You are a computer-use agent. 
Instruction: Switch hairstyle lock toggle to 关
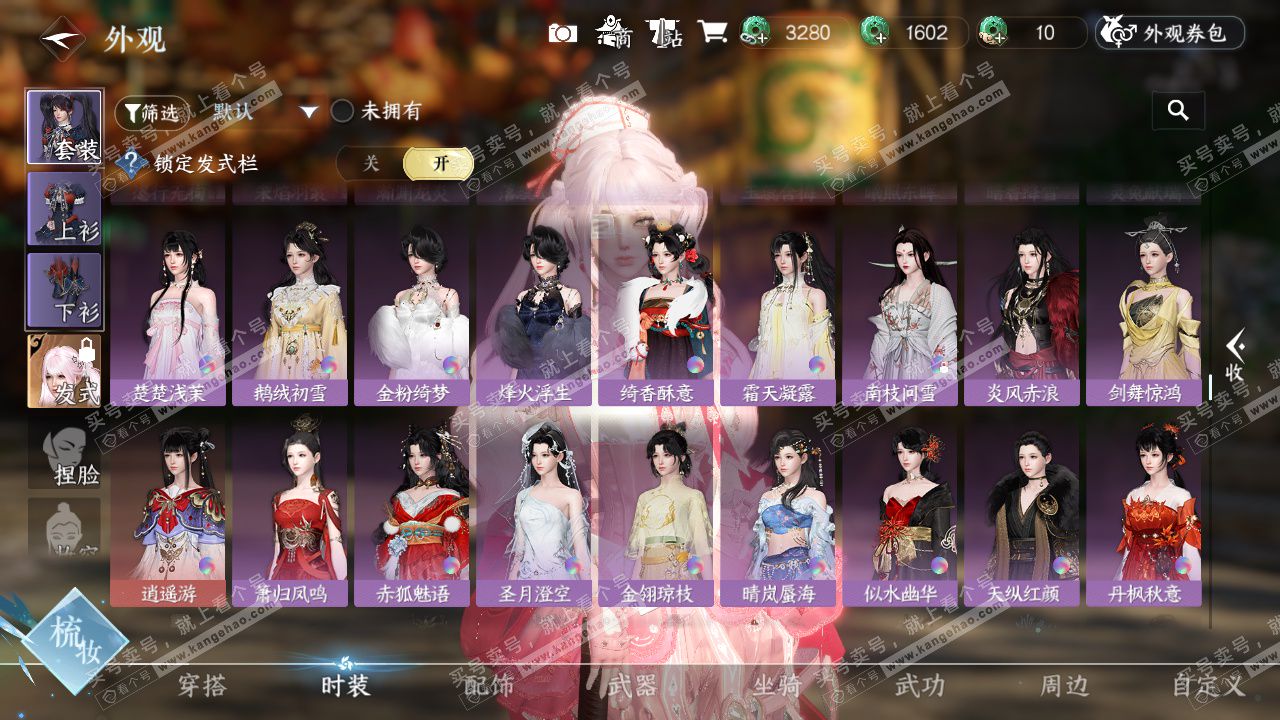370,163
